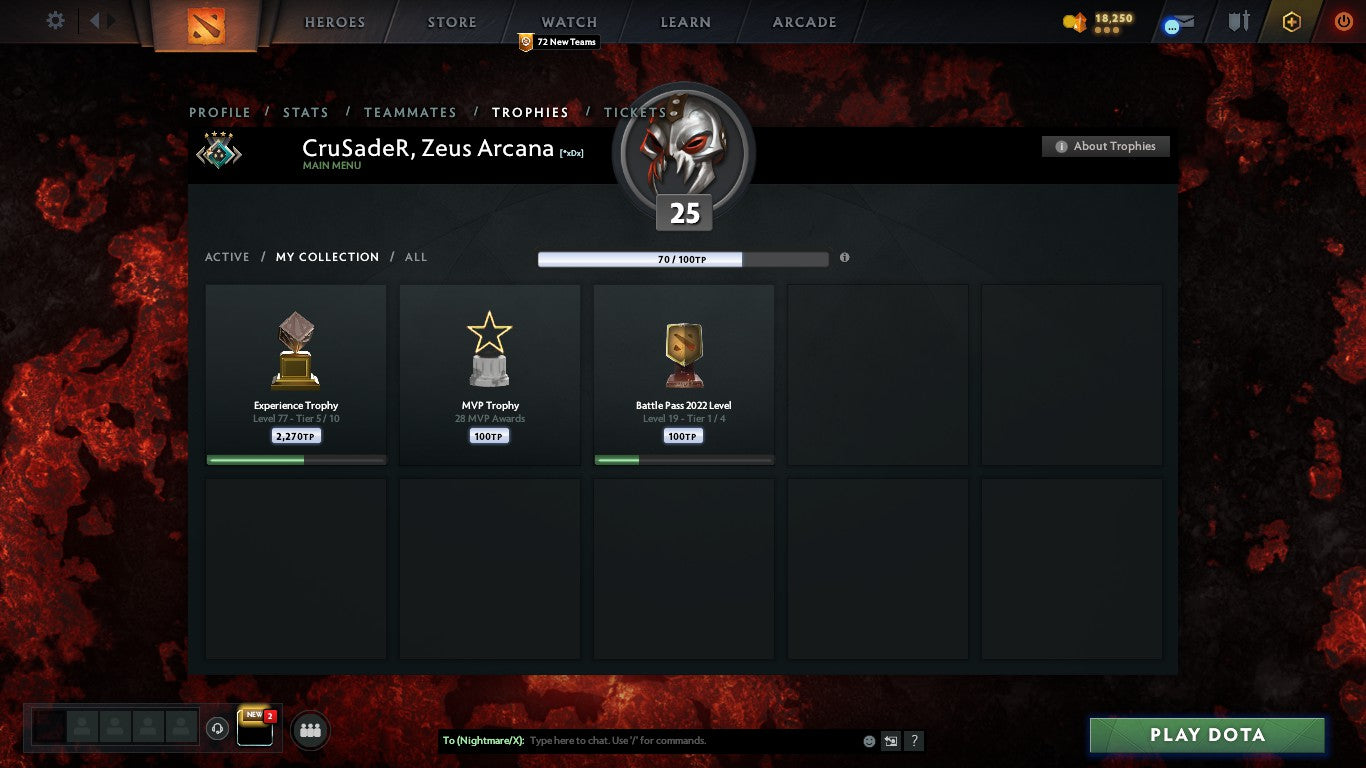This screenshot has width=1366, height=768.
Task: Open the armory shield and sword icon
Action: (x=1237, y=21)
